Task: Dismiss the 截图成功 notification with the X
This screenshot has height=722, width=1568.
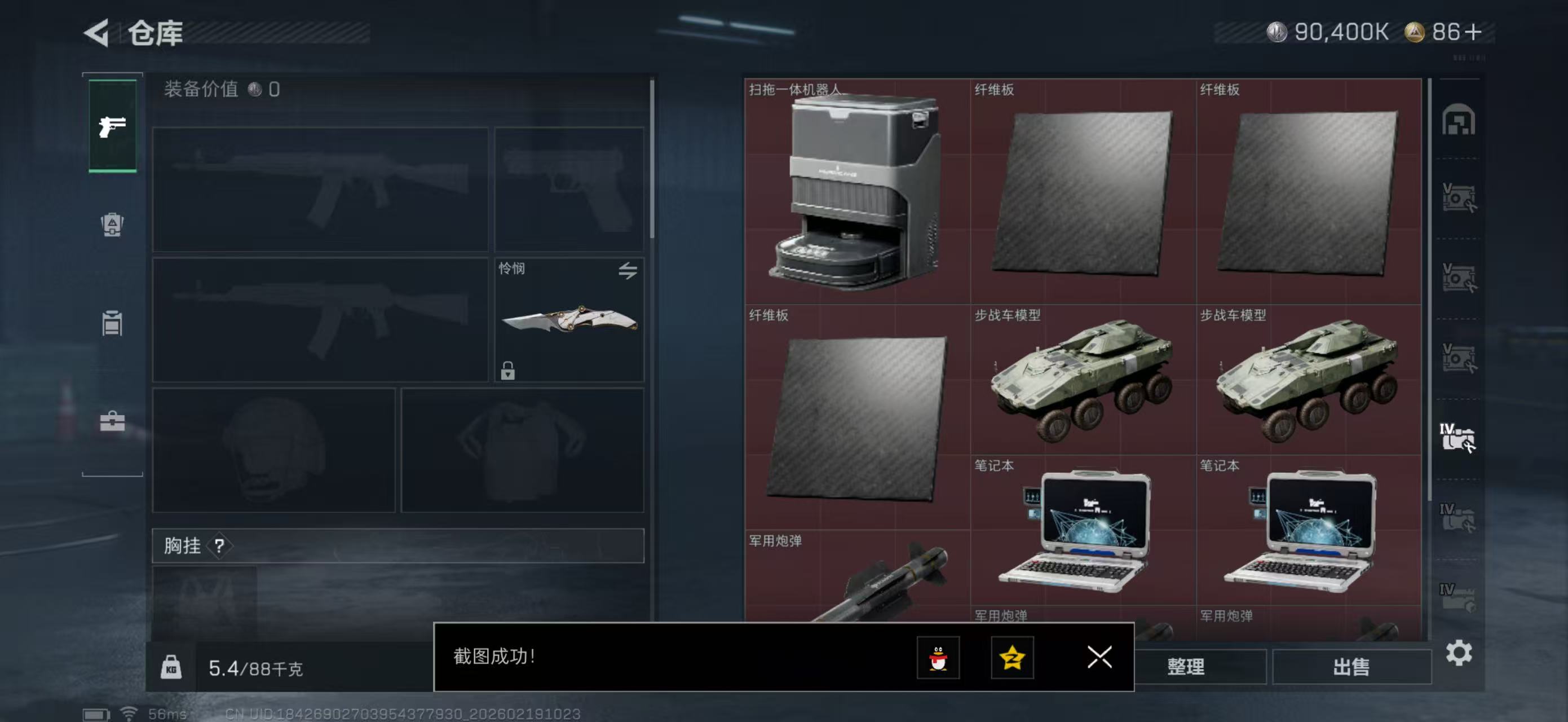Action: coord(1099,658)
